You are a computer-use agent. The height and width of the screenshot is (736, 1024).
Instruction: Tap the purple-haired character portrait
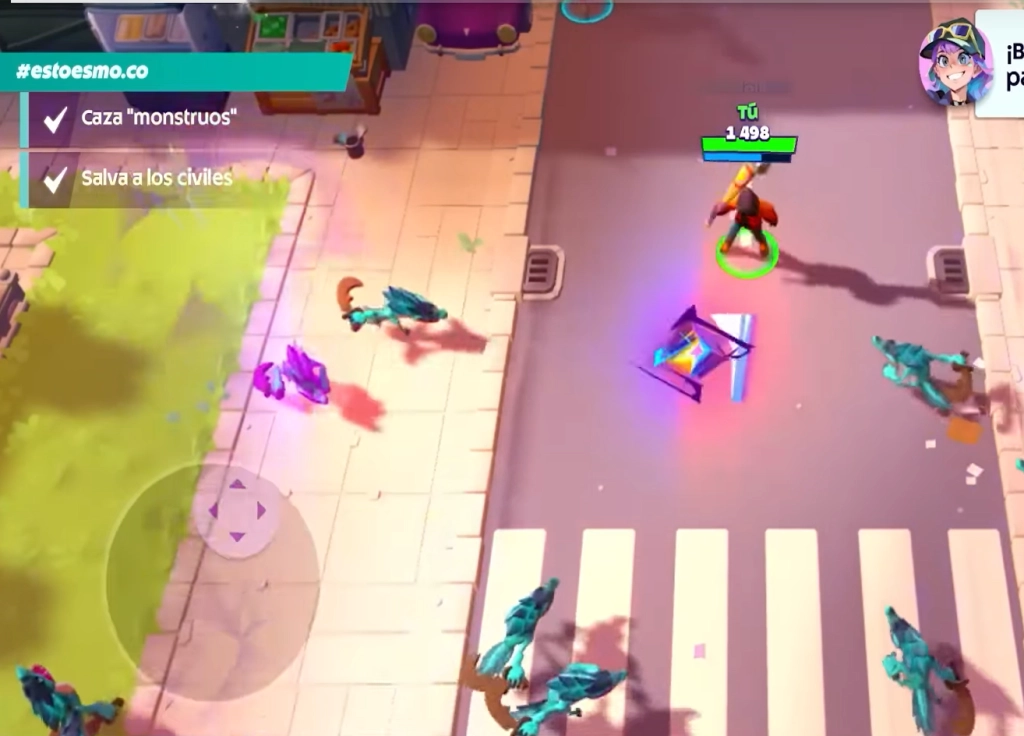click(955, 62)
